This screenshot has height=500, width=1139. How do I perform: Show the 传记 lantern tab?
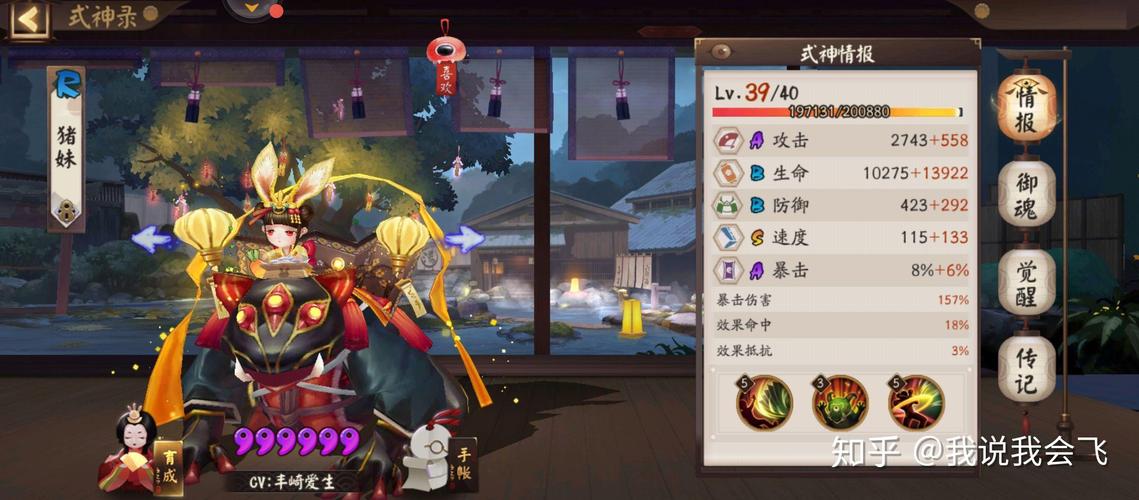1026,371
